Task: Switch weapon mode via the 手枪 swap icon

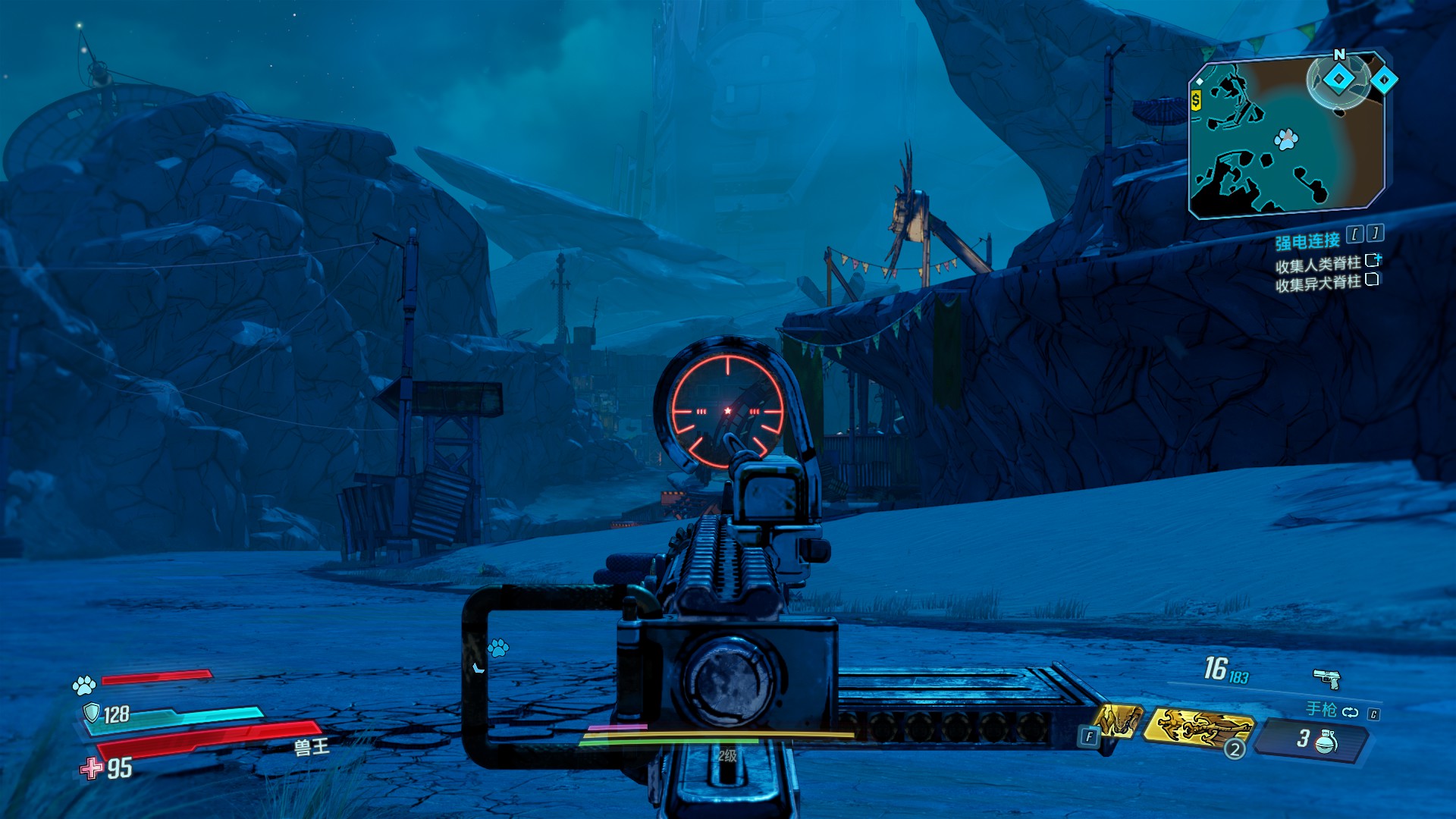Action: pos(1350,712)
